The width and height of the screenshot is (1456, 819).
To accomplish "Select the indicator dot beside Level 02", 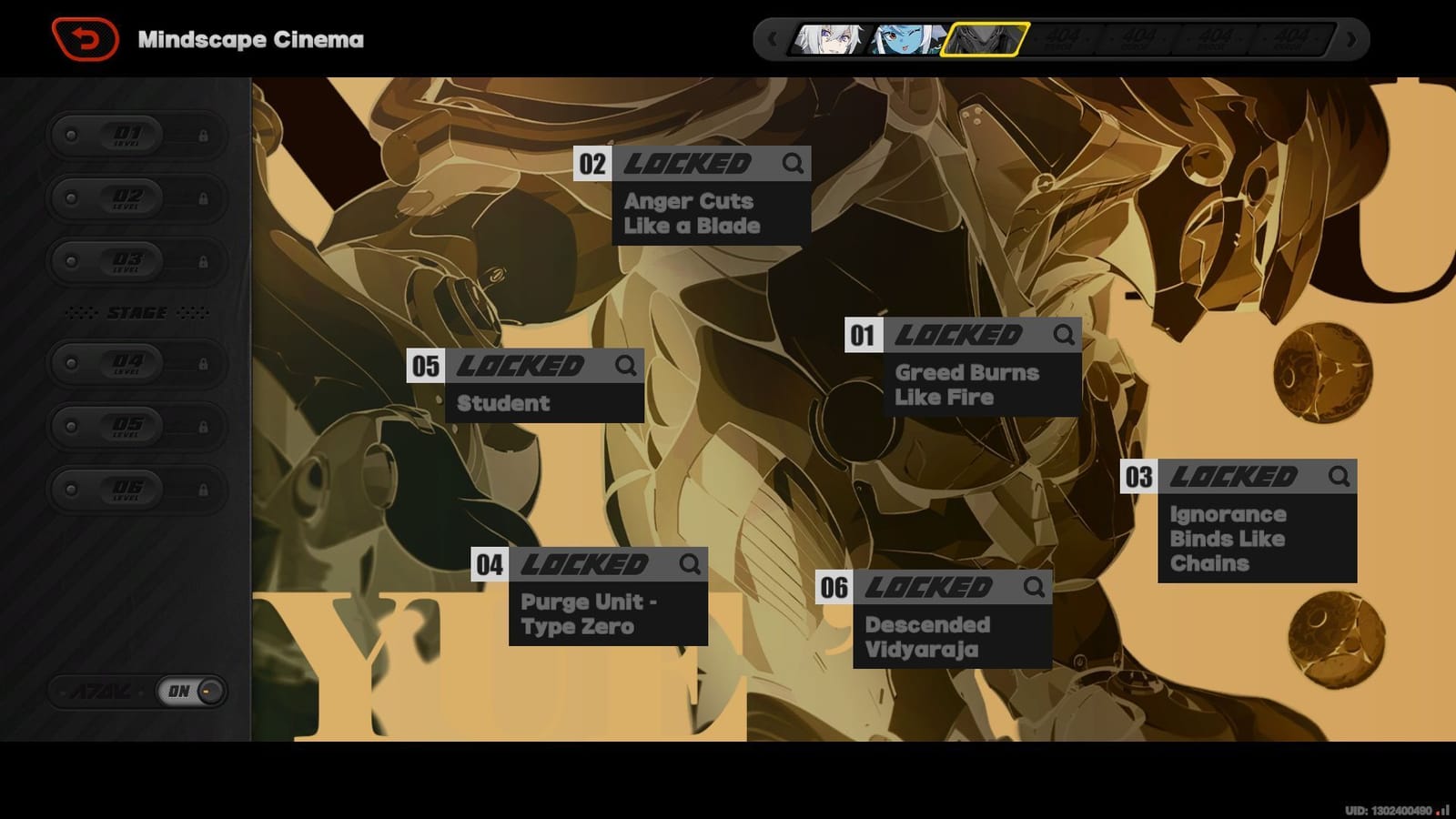I will (x=70, y=198).
